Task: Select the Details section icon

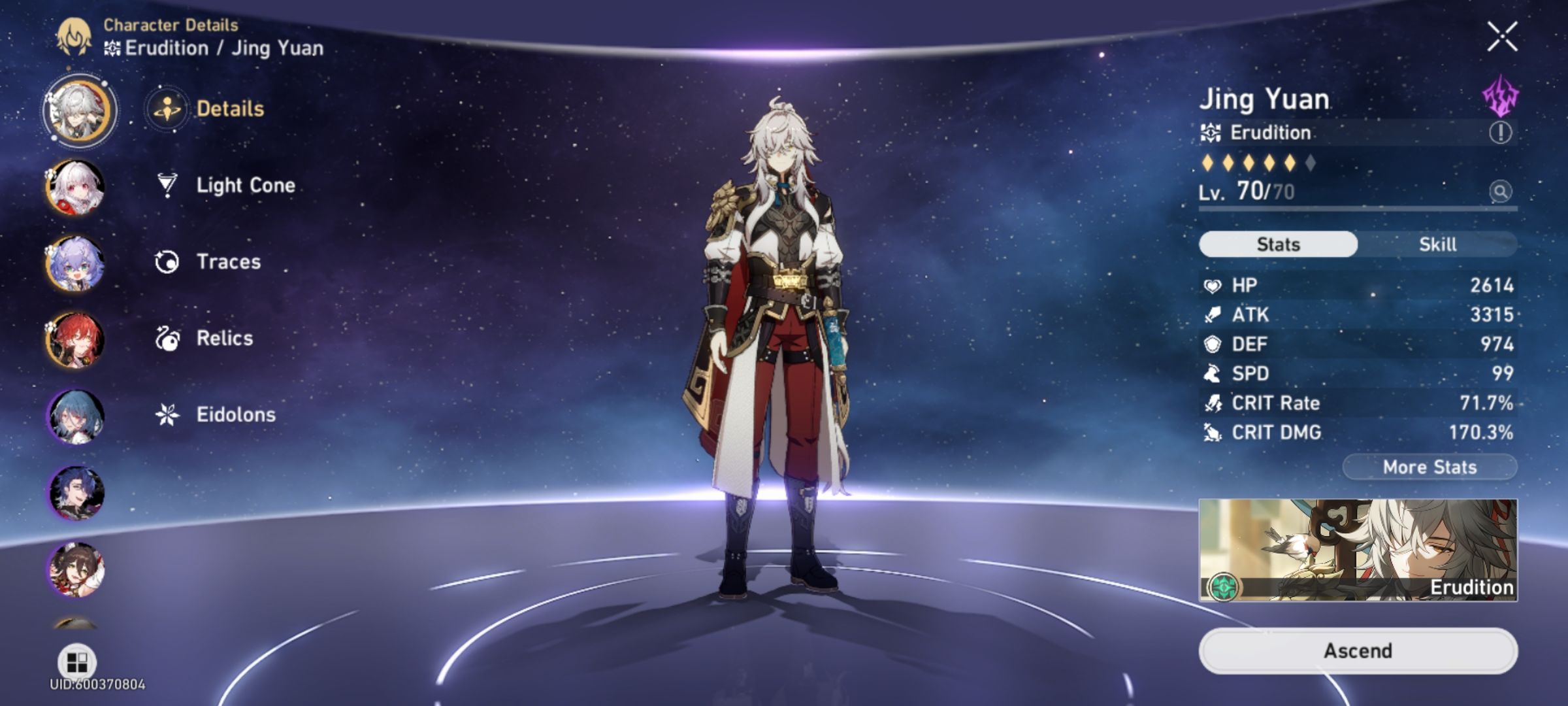Action: pos(167,109)
